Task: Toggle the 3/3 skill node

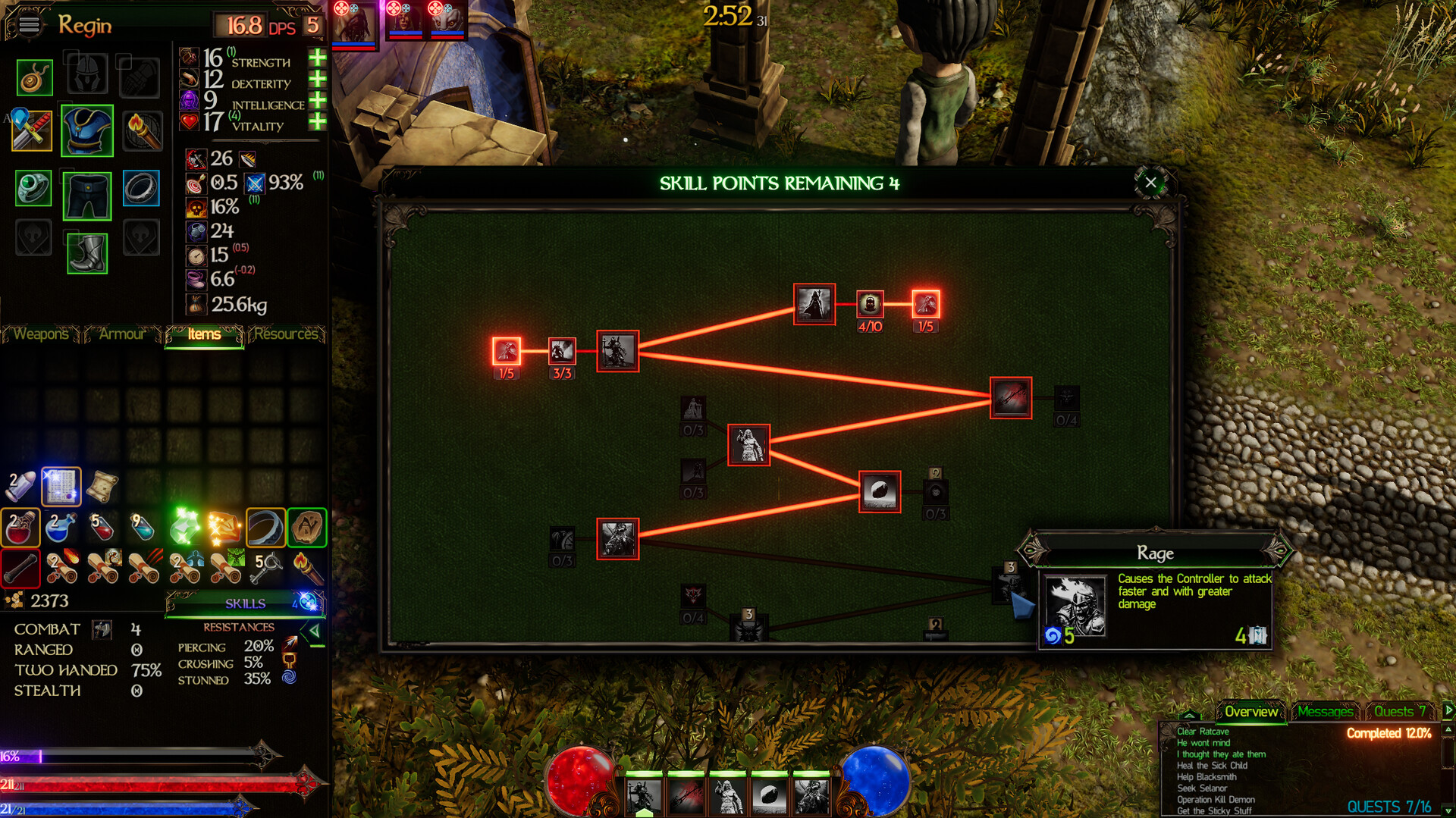Action: click(x=561, y=352)
